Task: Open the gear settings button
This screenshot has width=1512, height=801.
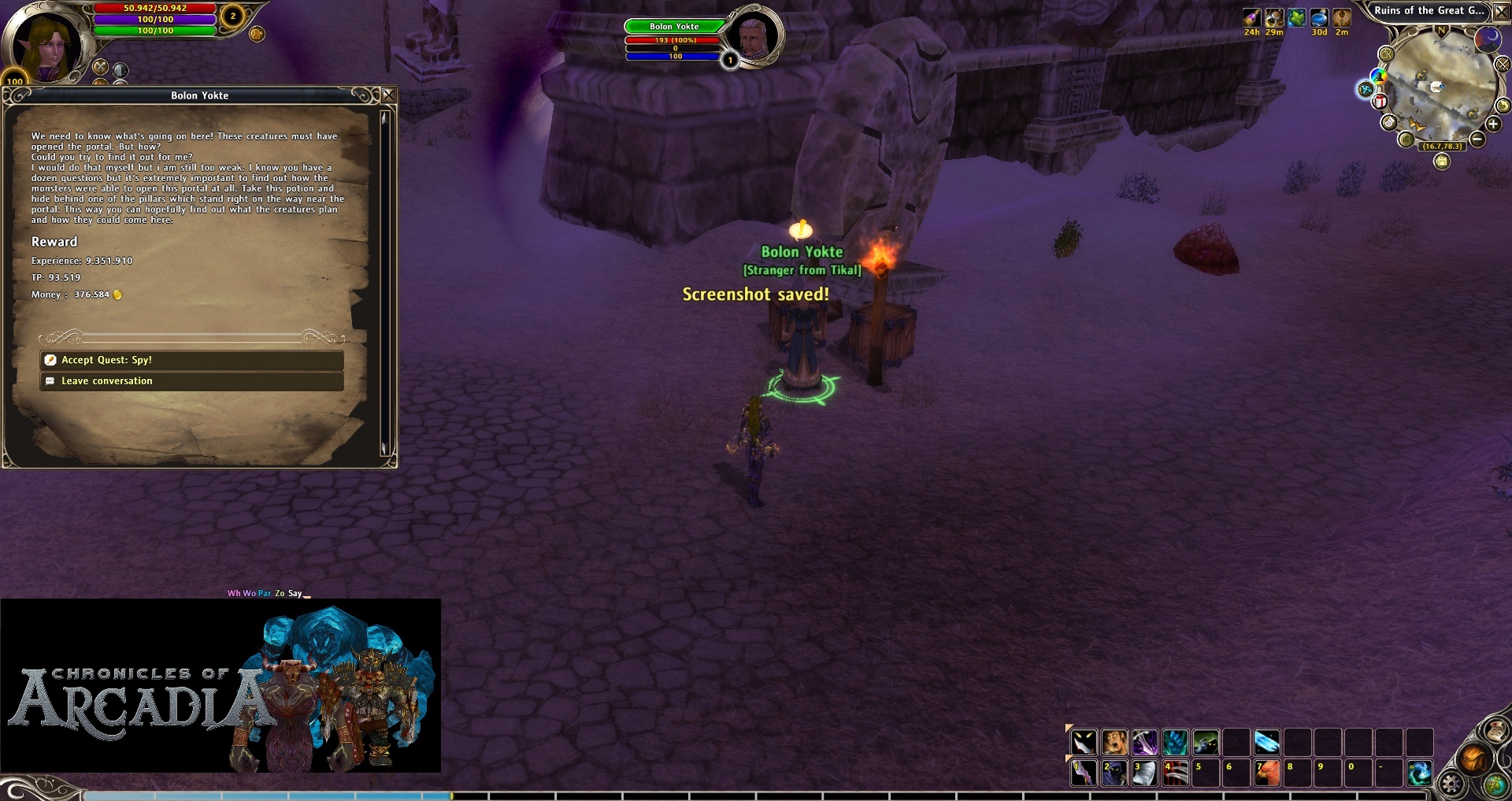Action: pos(1451,784)
